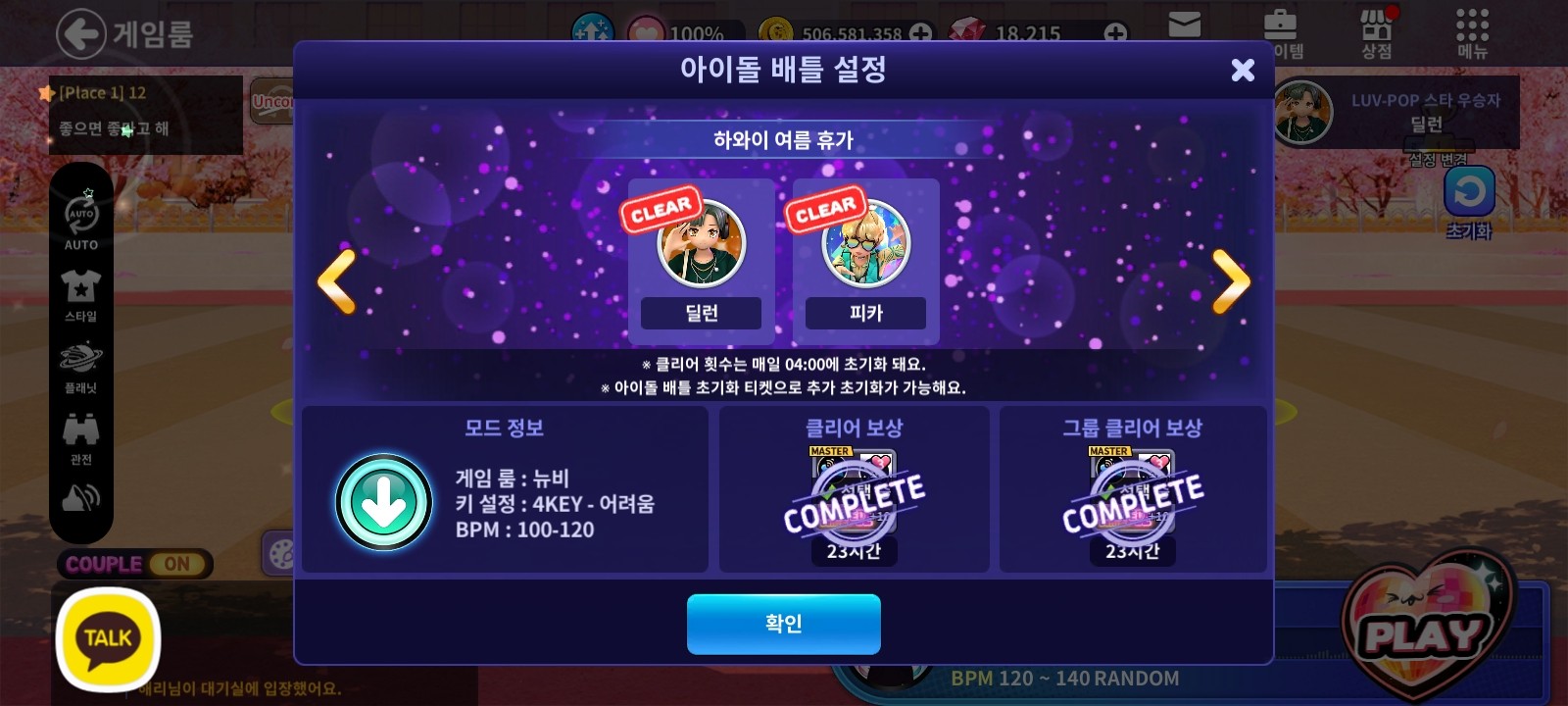Open 관전 spectate binoculars
The image size is (1568, 706).
point(81,435)
